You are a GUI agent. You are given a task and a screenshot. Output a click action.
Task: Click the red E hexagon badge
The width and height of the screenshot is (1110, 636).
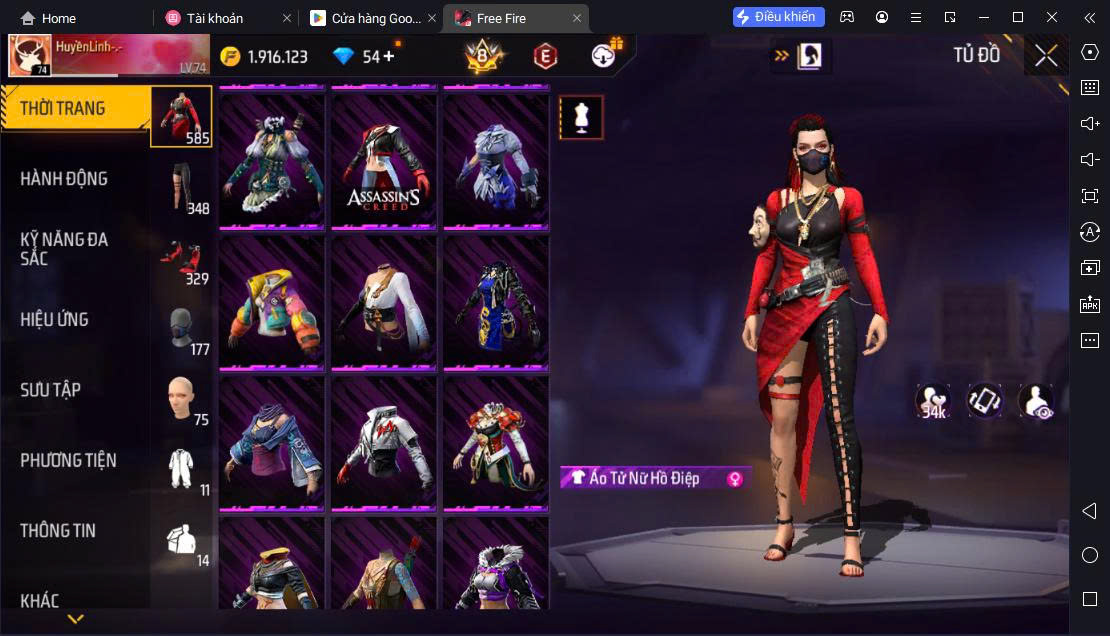click(x=545, y=57)
